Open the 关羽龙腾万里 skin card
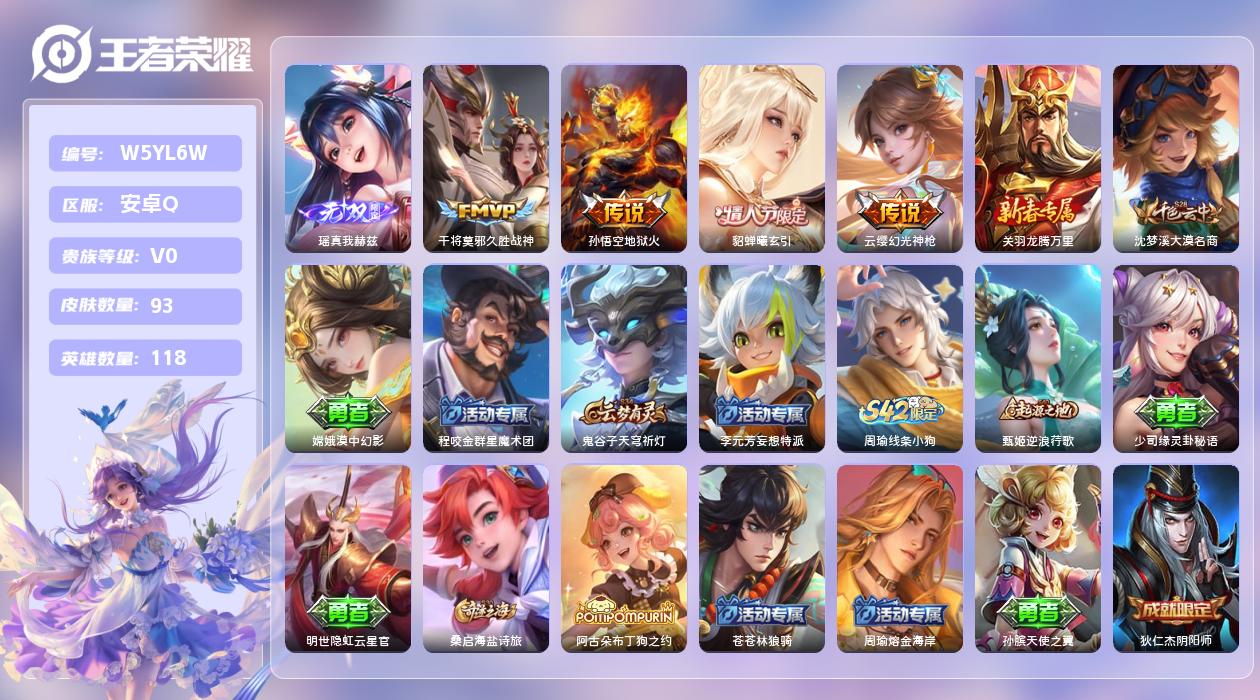 pos(1037,158)
